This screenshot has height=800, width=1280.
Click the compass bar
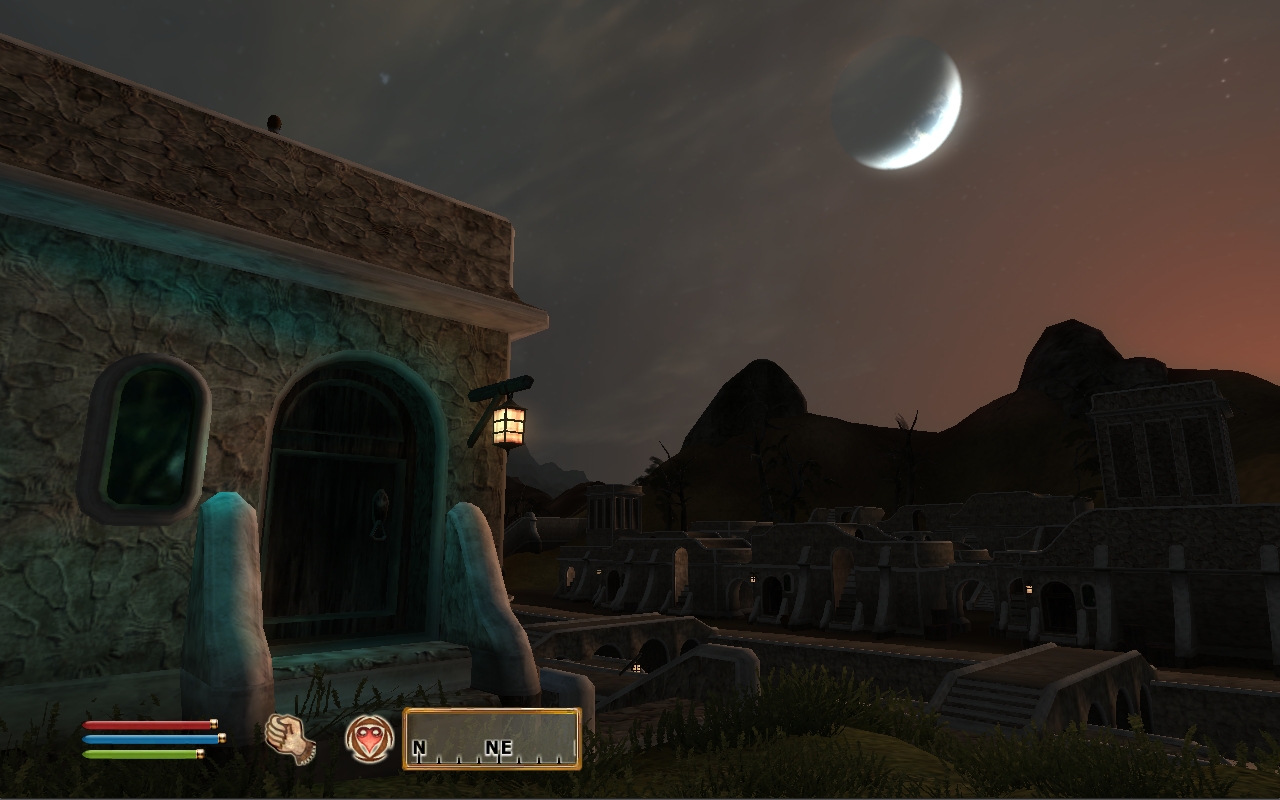491,739
